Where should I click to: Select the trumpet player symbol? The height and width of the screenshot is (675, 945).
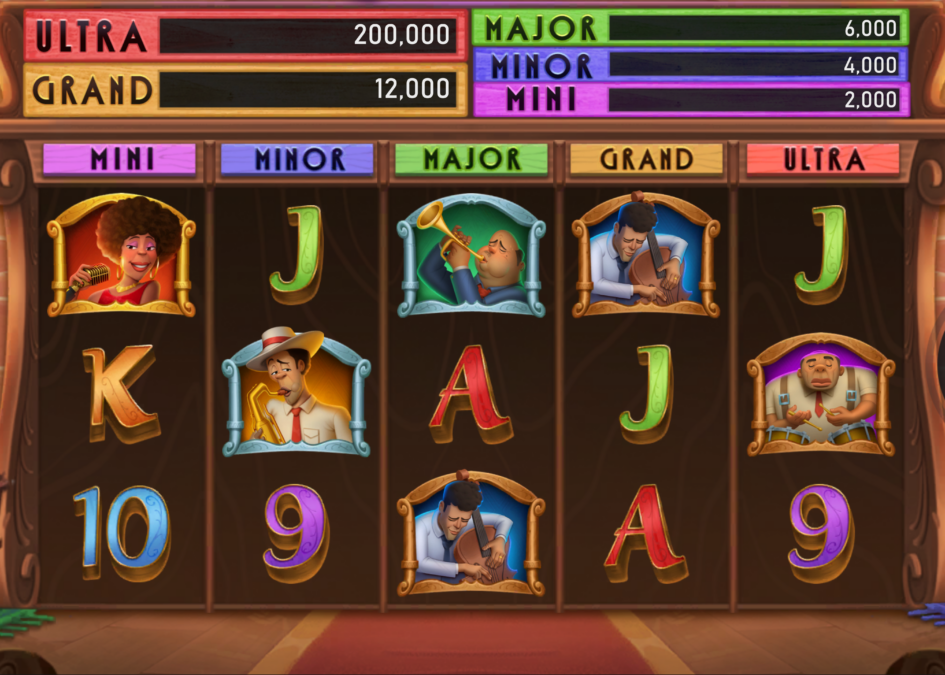(471, 255)
